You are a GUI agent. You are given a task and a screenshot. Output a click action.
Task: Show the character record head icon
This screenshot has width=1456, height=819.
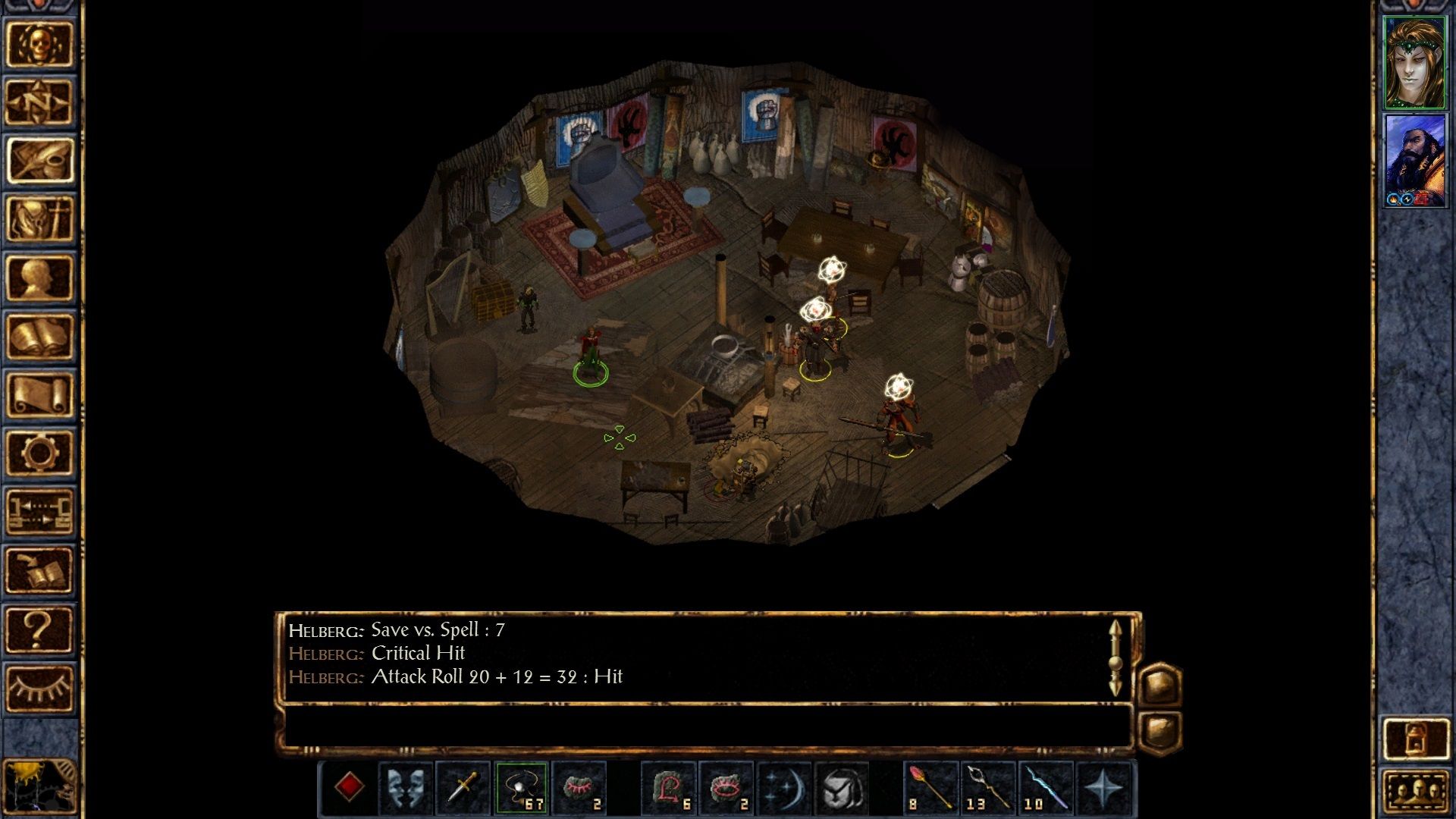coord(39,277)
